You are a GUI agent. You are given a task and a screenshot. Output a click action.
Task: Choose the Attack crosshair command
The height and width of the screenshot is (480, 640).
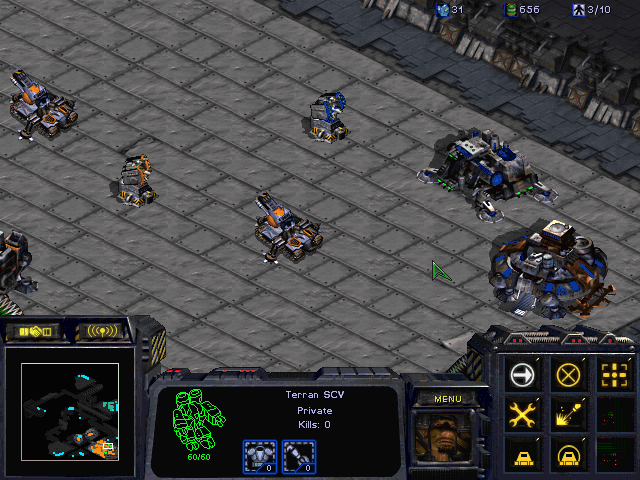point(614,375)
